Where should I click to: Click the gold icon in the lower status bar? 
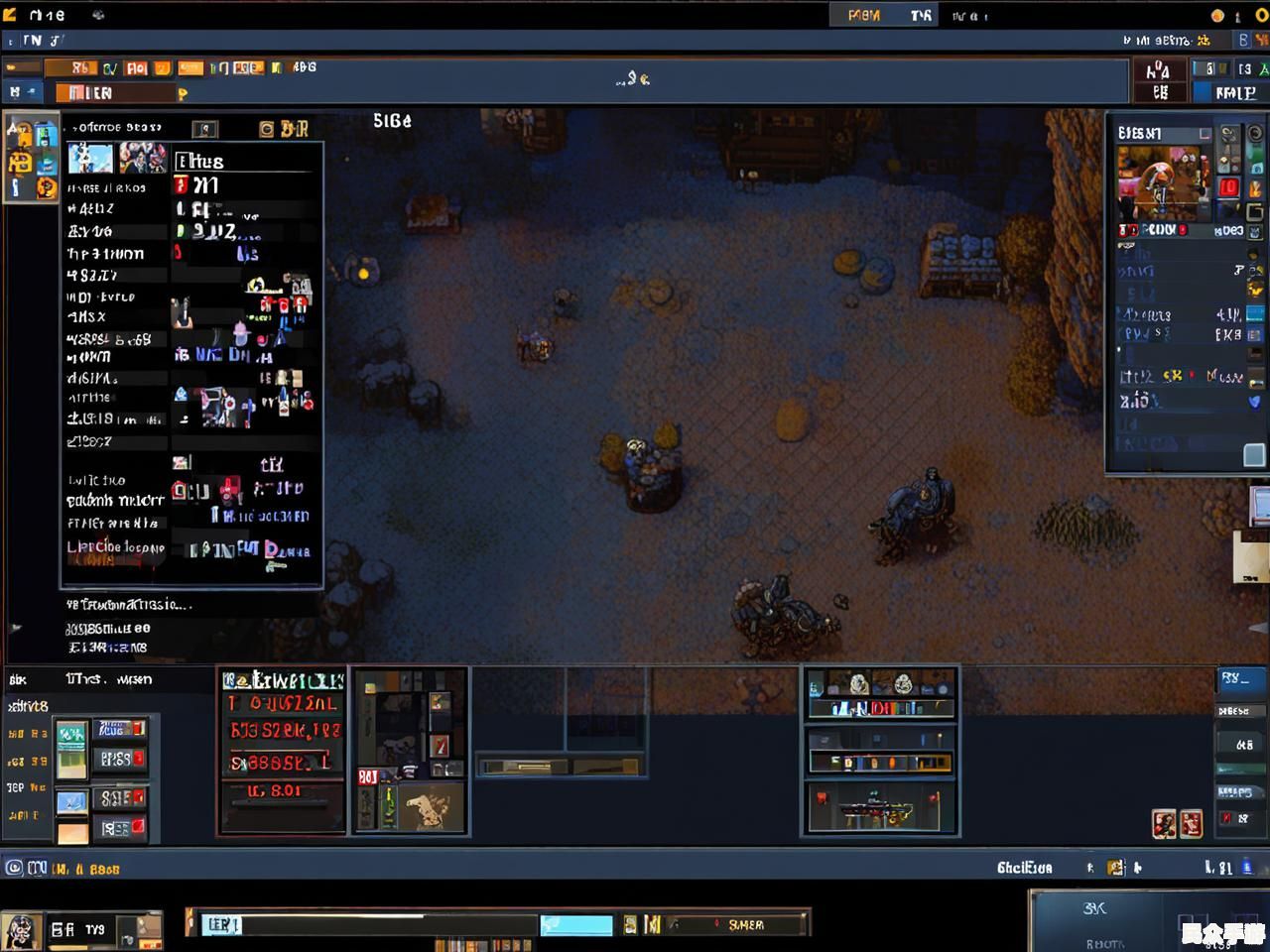click(x=1116, y=868)
